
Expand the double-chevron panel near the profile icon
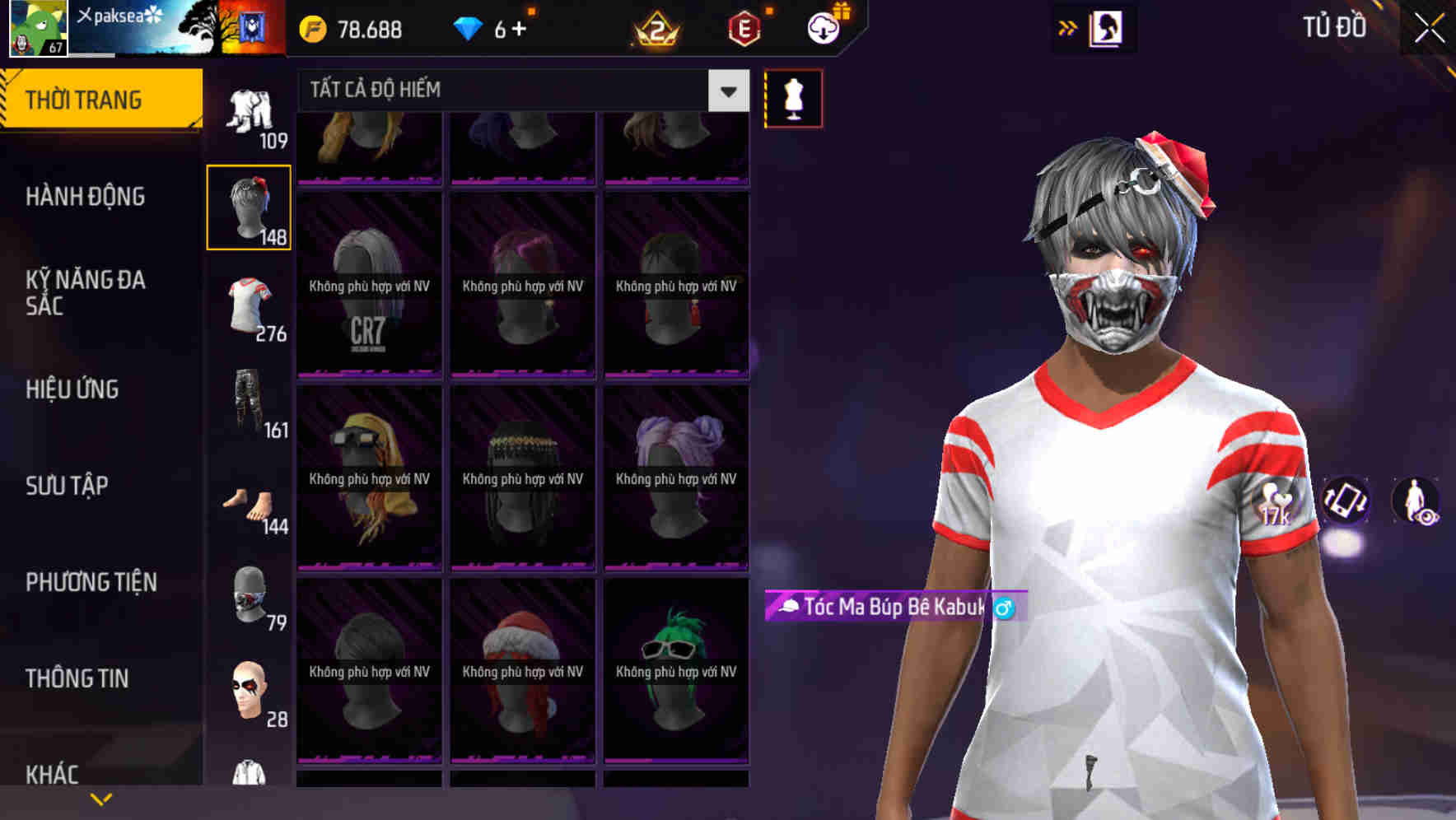[x=1066, y=27]
